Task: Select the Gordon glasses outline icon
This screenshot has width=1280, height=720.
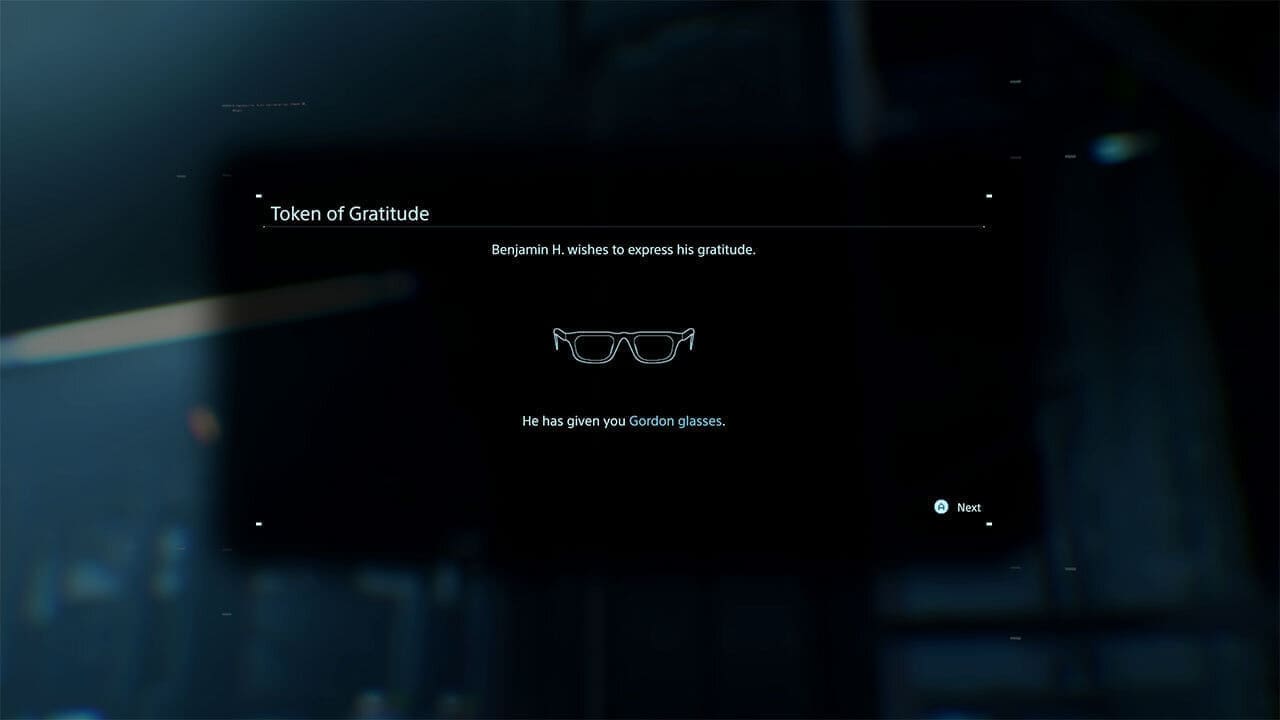Action: (x=623, y=345)
